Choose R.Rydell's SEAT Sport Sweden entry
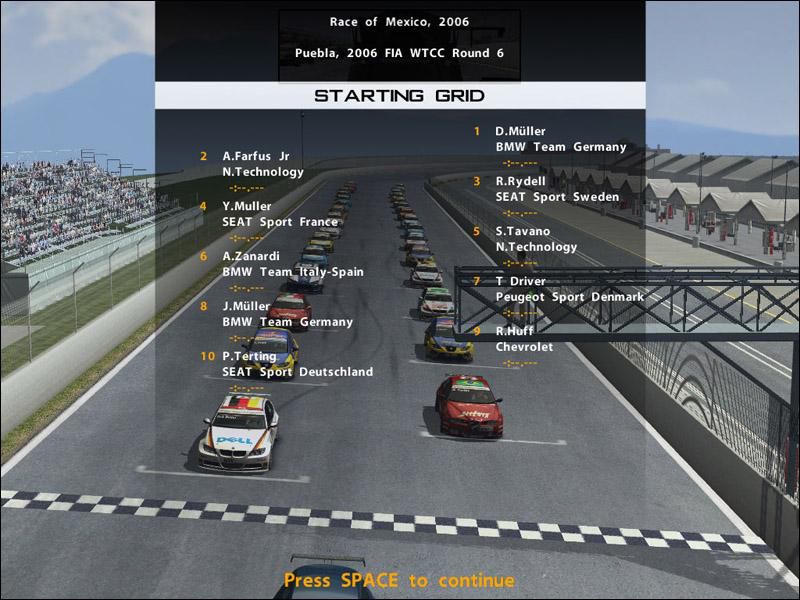This screenshot has width=800, height=600. pos(556,189)
